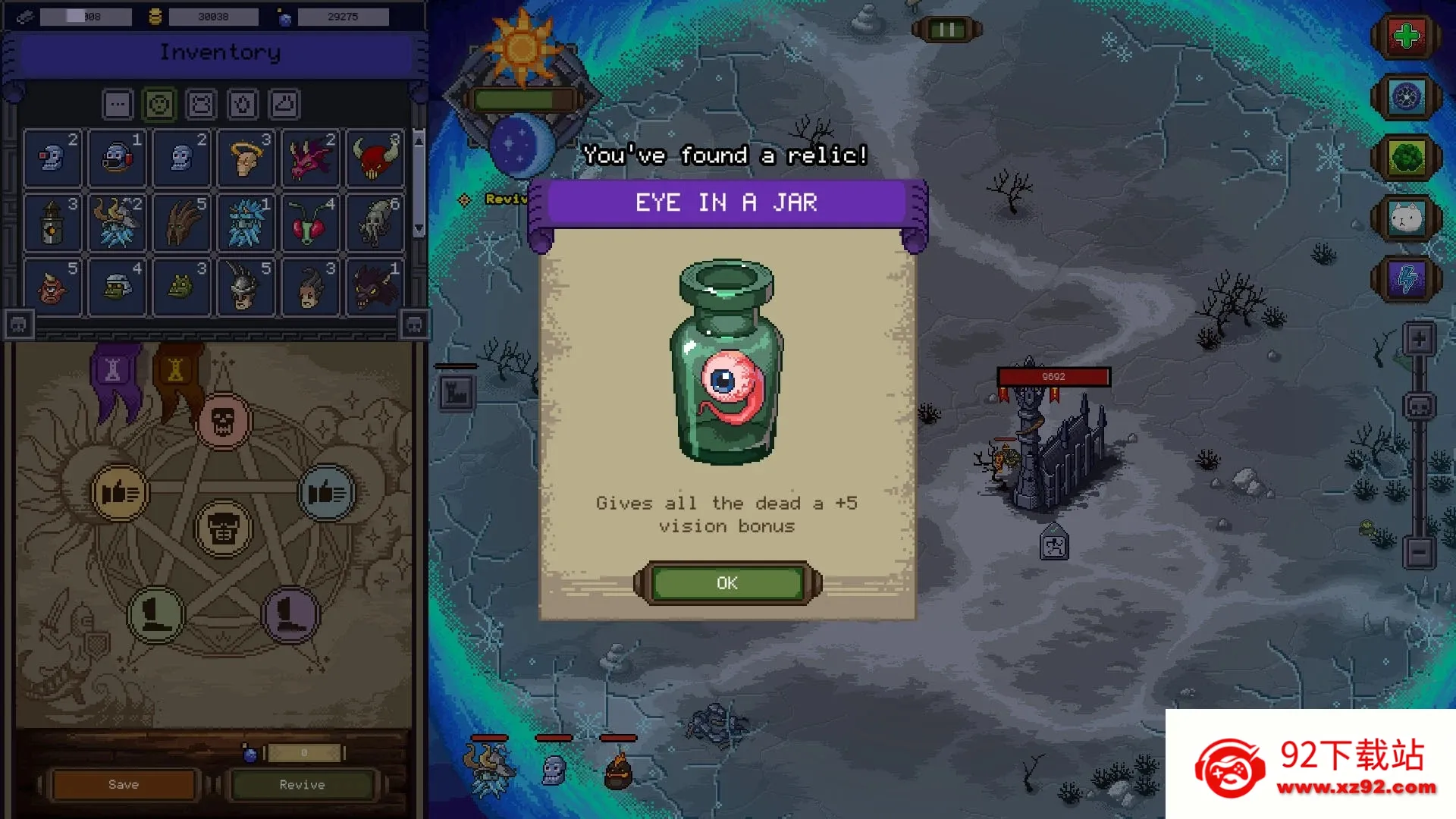The height and width of the screenshot is (819, 1456).
Task: Click the Revive button
Action: point(303,784)
